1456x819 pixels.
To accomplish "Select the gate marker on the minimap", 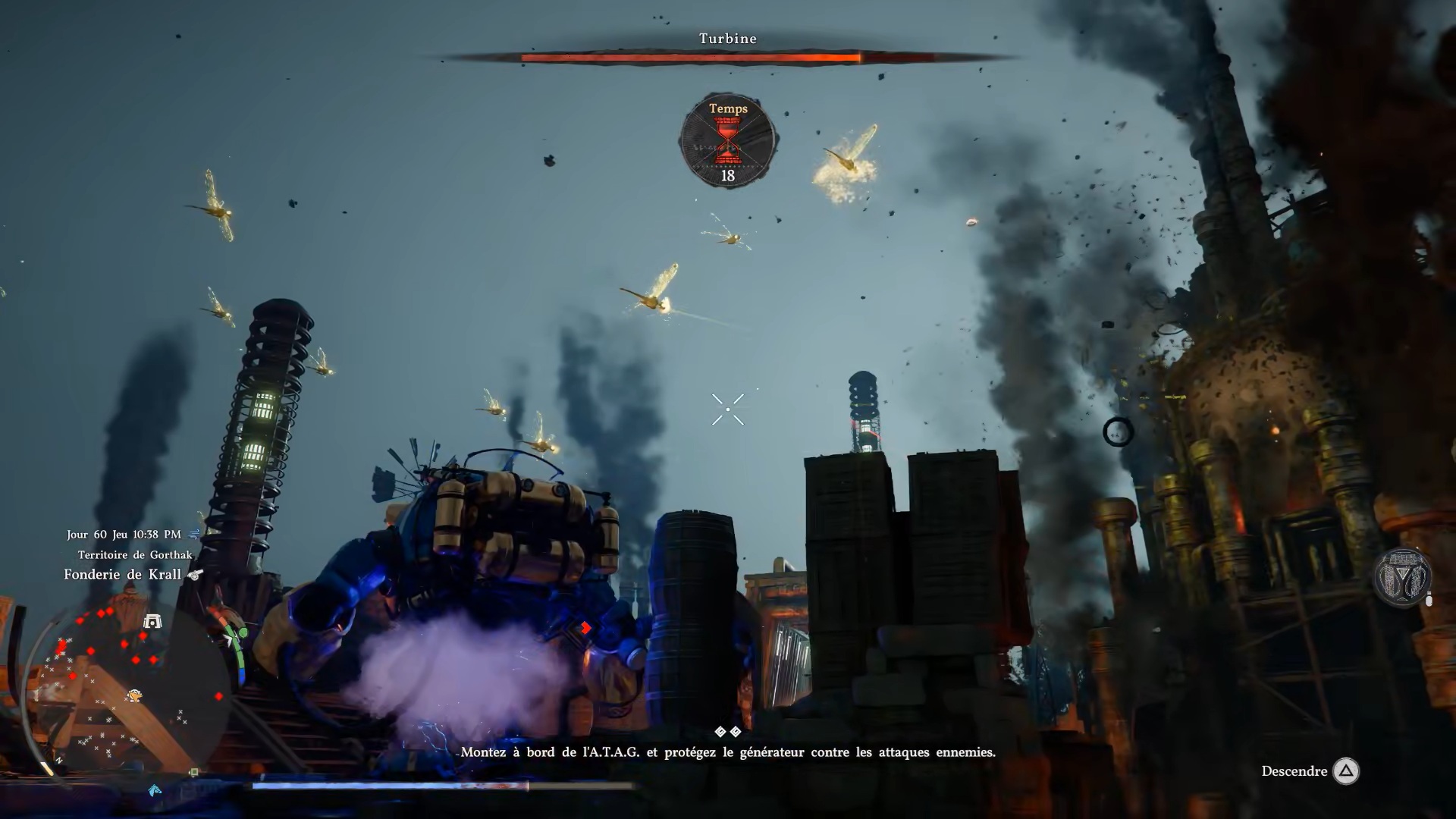I will (x=152, y=622).
